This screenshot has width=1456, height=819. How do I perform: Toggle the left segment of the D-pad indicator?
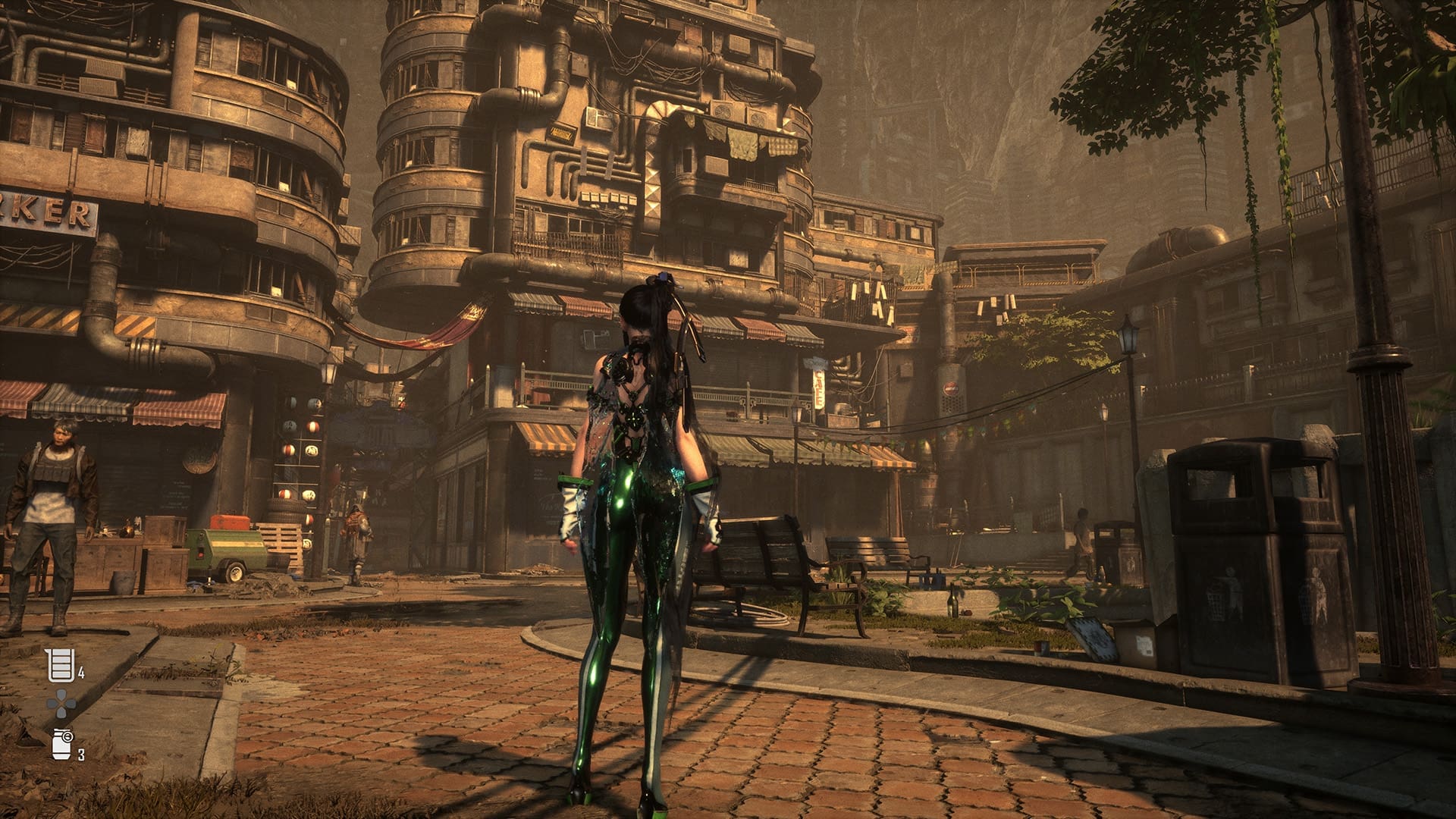(x=52, y=704)
